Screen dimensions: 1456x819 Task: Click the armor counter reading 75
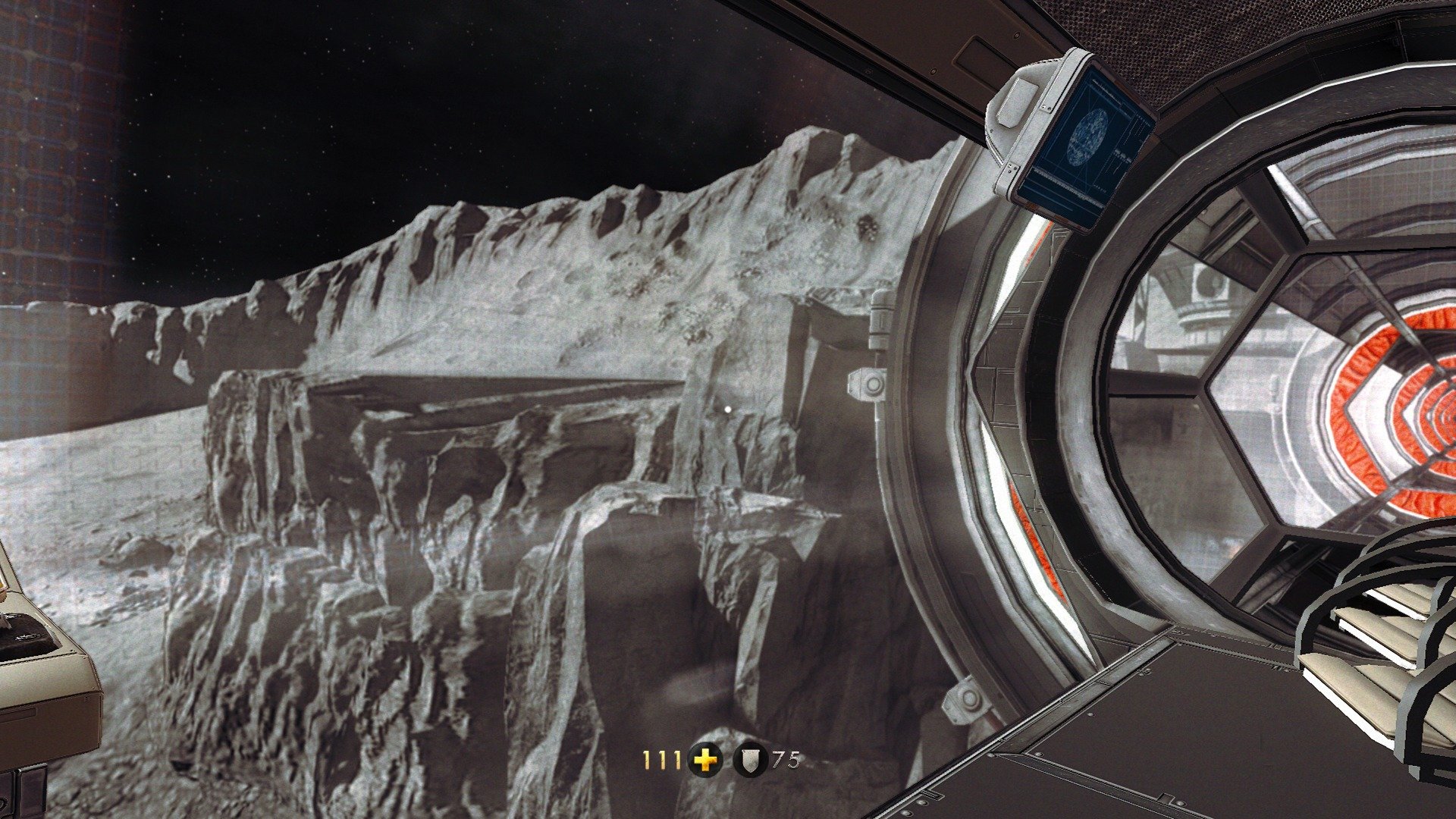pyautogui.click(x=786, y=758)
